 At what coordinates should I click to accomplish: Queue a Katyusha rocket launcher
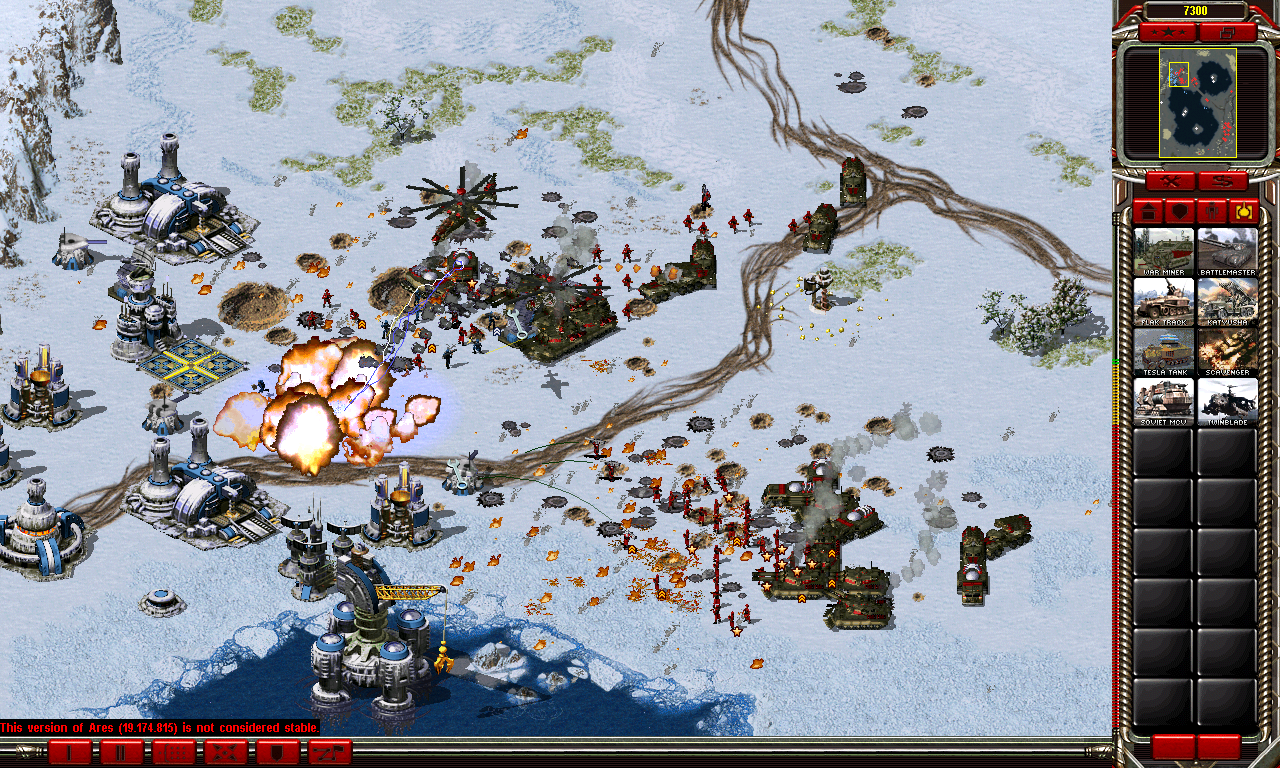click(1227, 301)
